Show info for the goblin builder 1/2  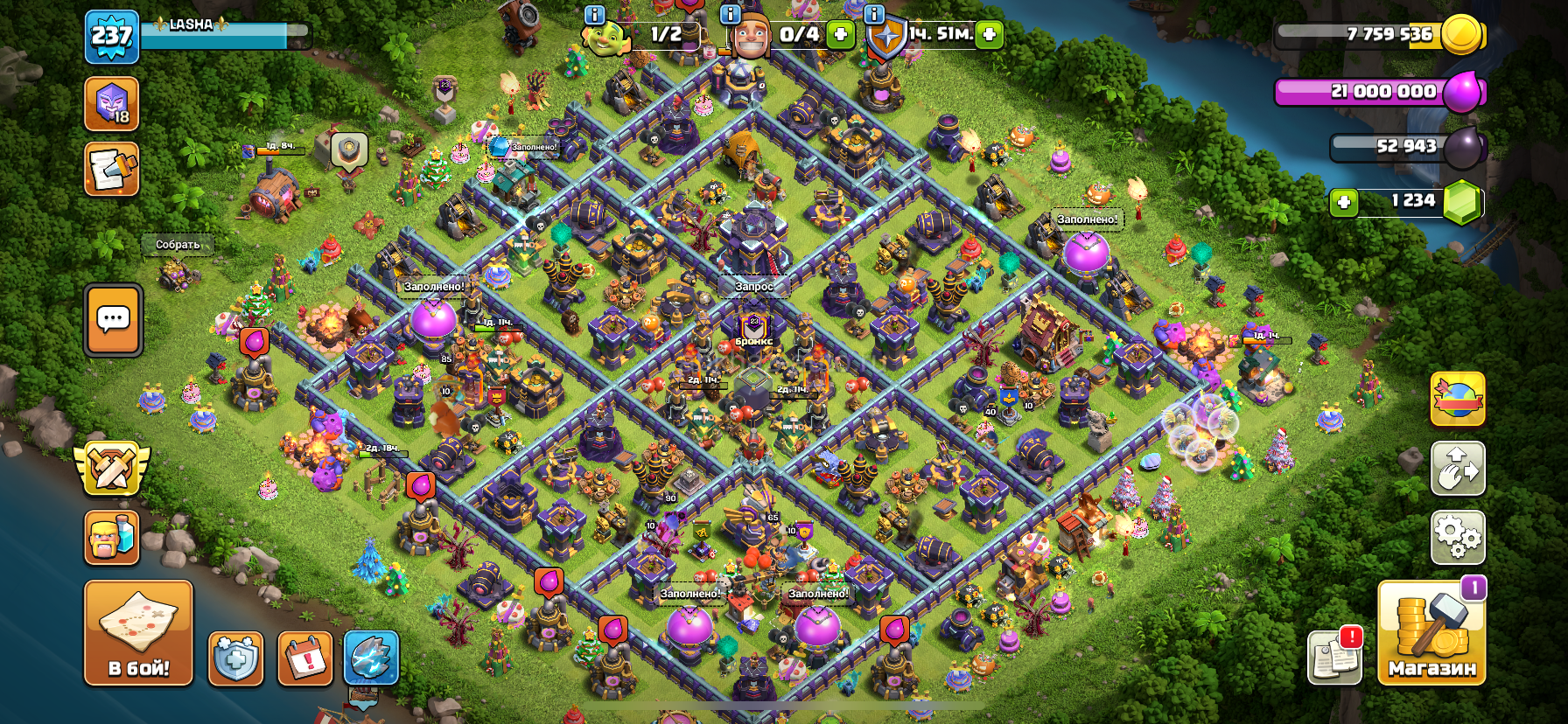coord(594,15)
